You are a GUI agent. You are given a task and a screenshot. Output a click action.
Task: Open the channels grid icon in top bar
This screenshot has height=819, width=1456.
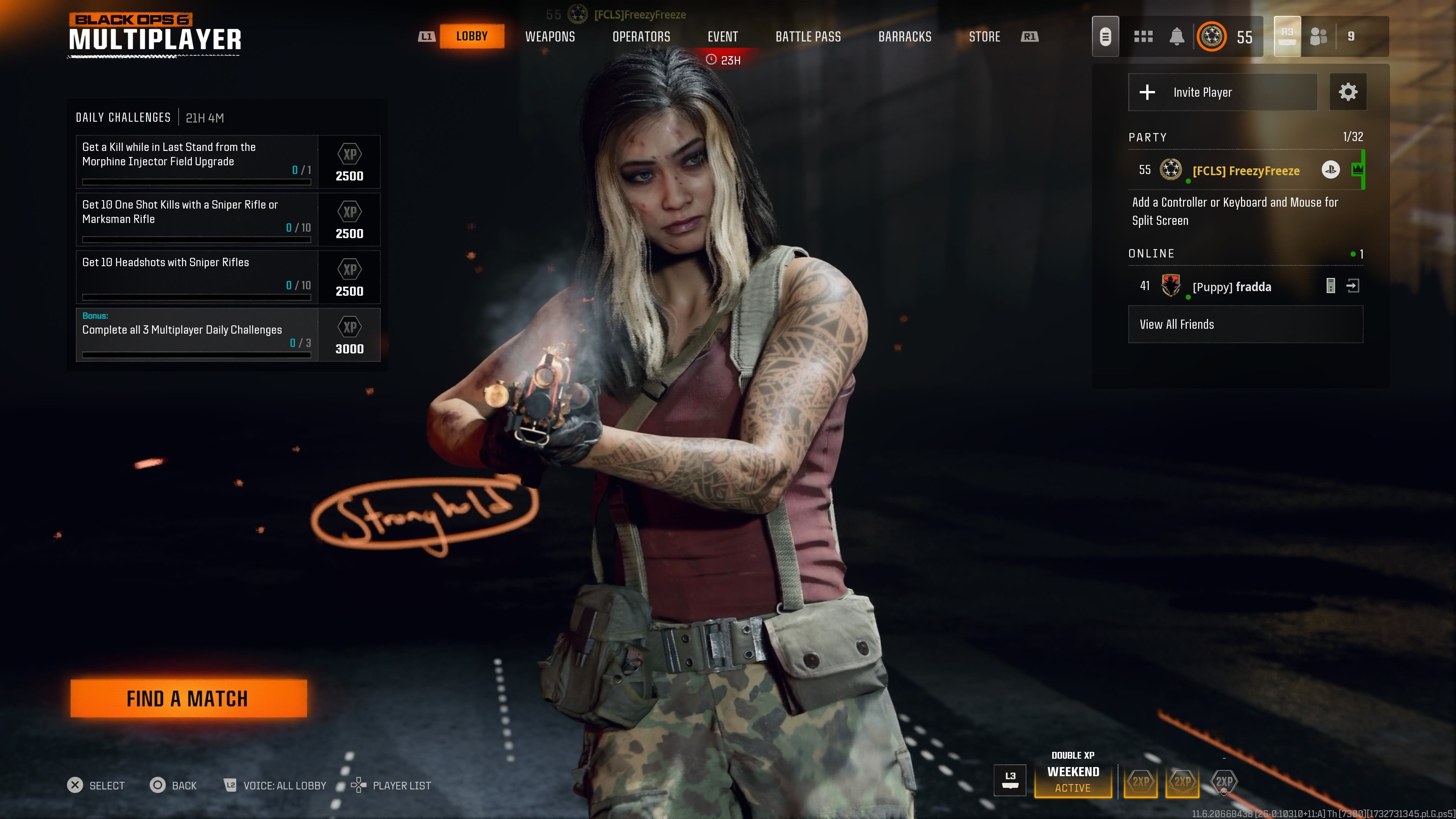click(x=1144, y=36)
